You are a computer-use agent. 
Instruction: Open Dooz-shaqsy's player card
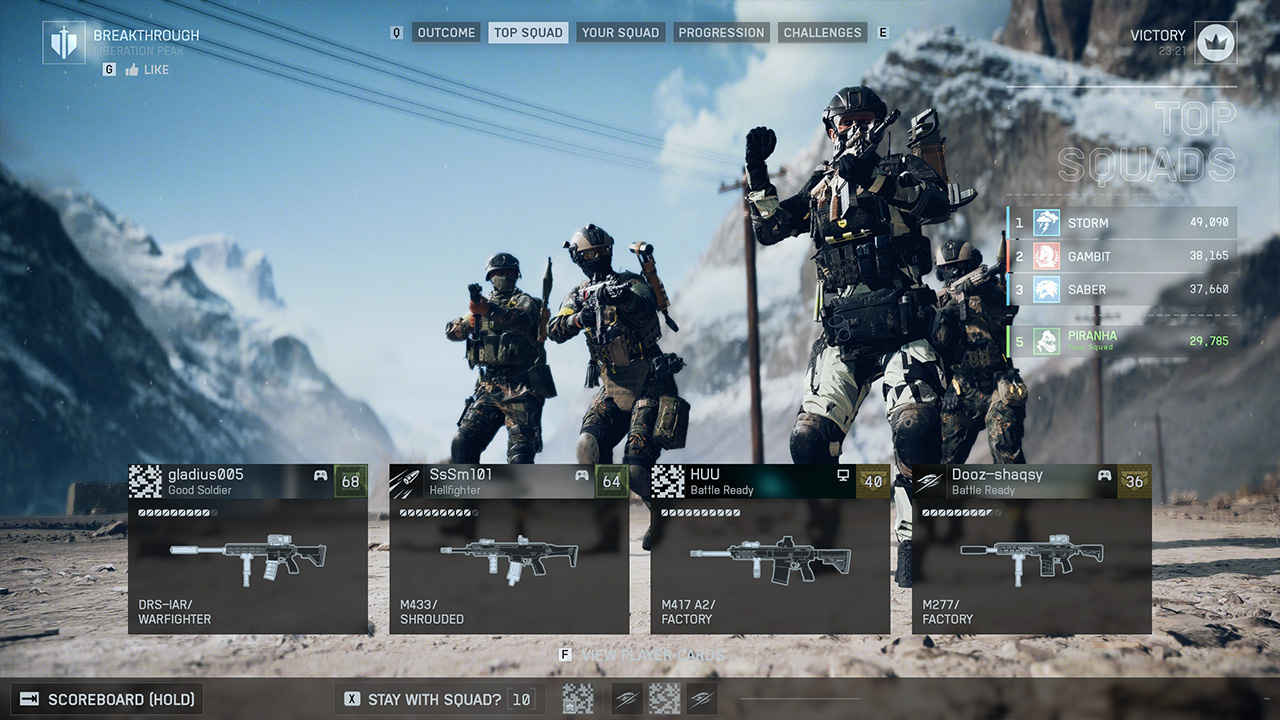(x=1031, y=548)
